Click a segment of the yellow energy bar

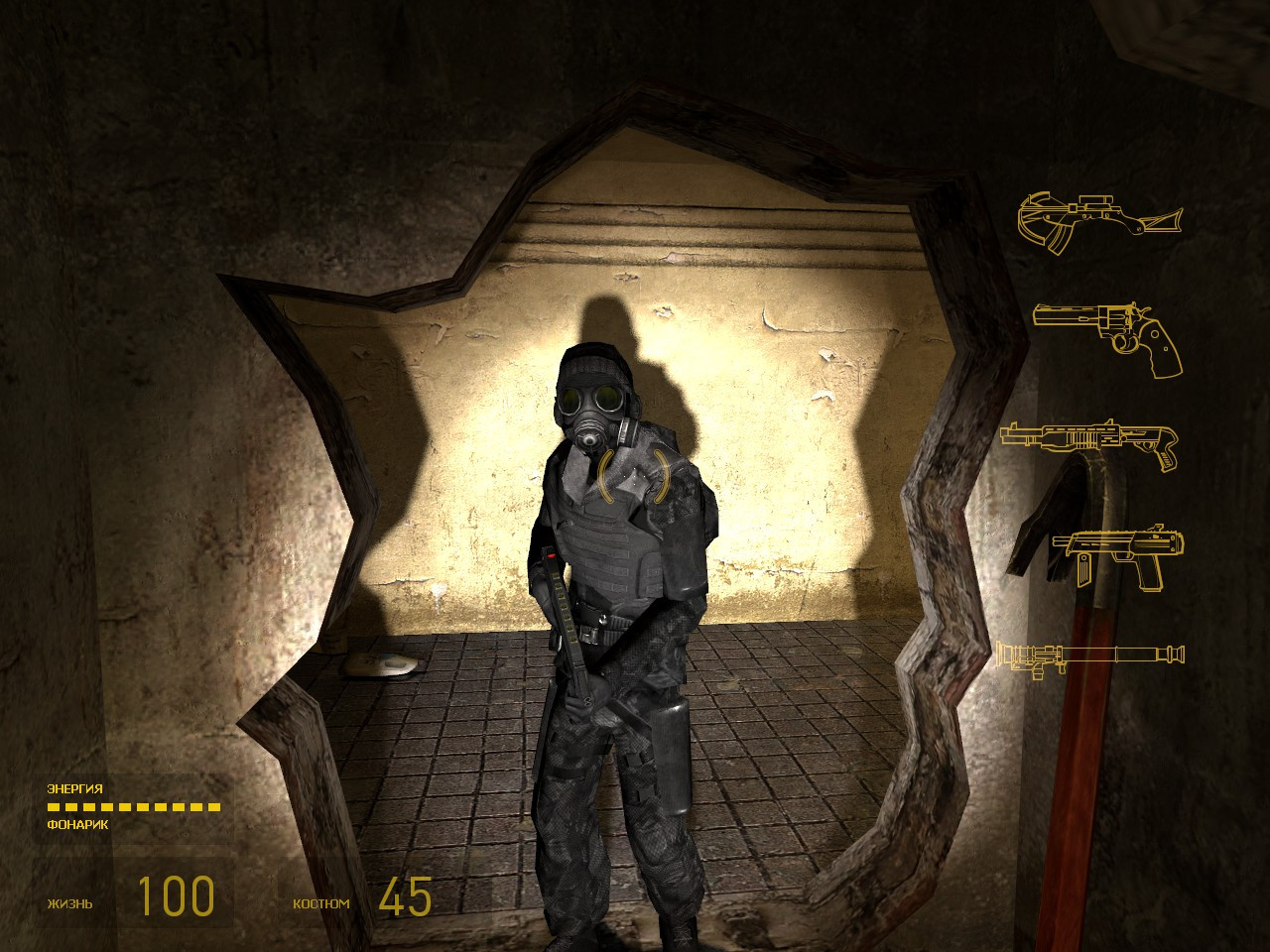(134, 807)
